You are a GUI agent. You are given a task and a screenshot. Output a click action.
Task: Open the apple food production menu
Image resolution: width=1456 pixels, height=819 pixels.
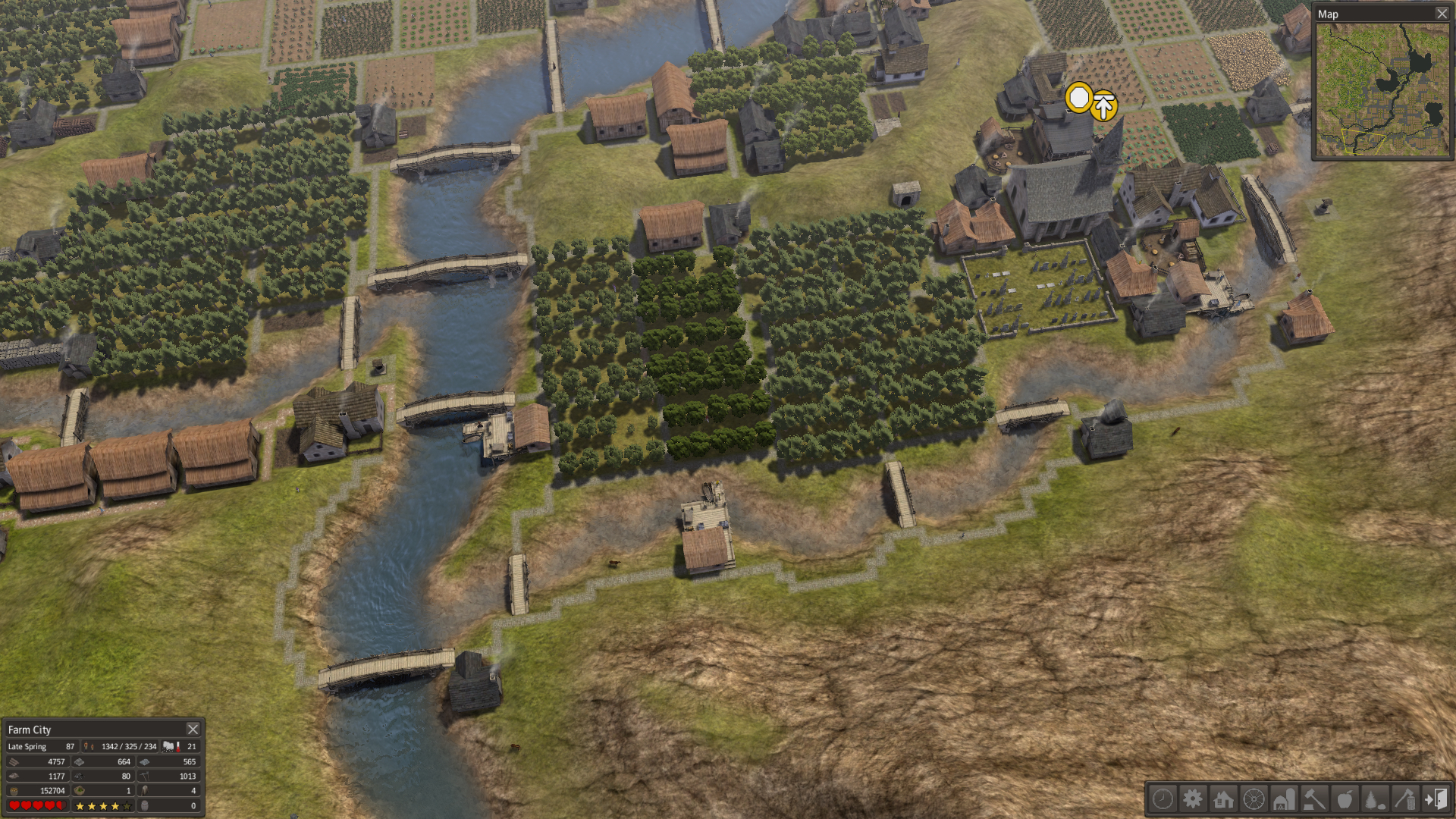click(x=1345, y=799)
